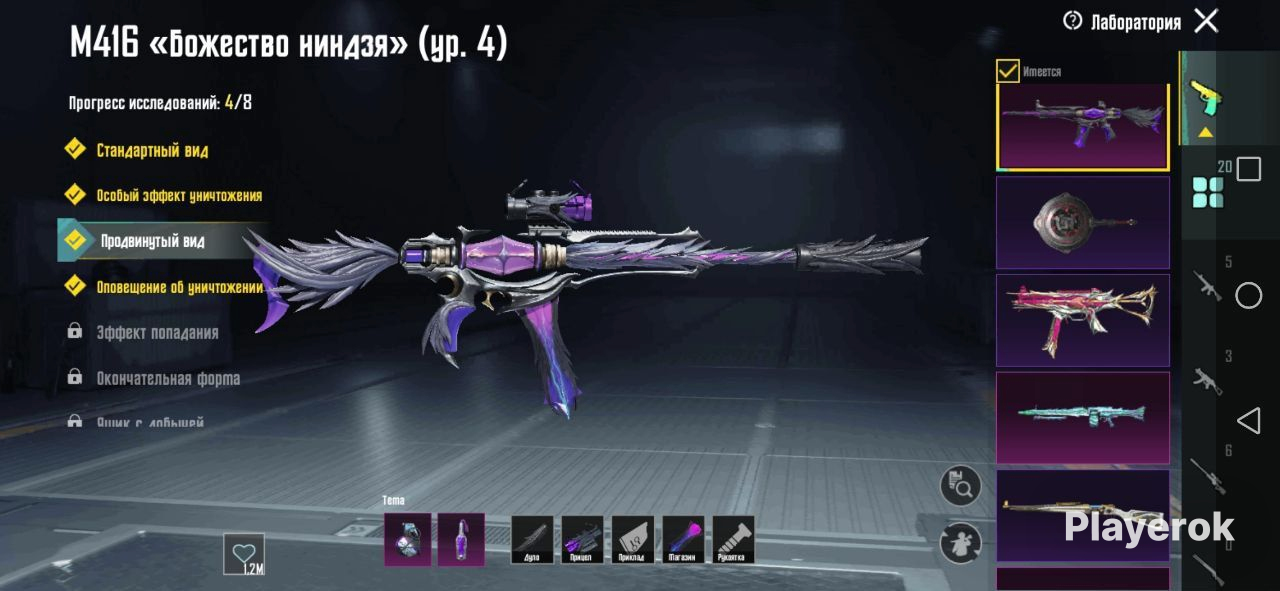Screen dimensions: 1280x591
Task: Pick the round pan skin thumbnail
Action: click(x=1083, y=223)
